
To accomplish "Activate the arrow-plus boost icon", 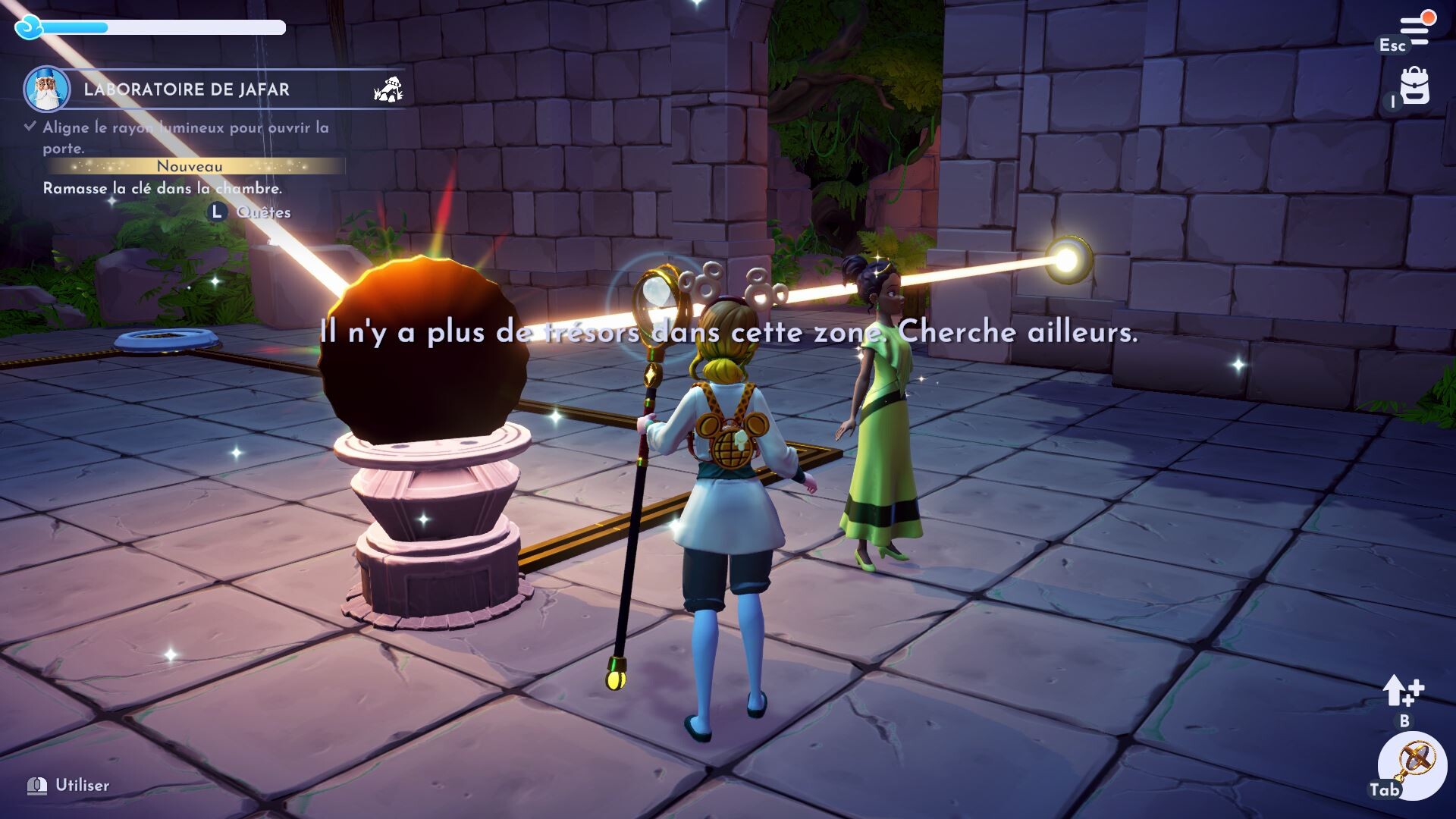I will coord(1403,691).
